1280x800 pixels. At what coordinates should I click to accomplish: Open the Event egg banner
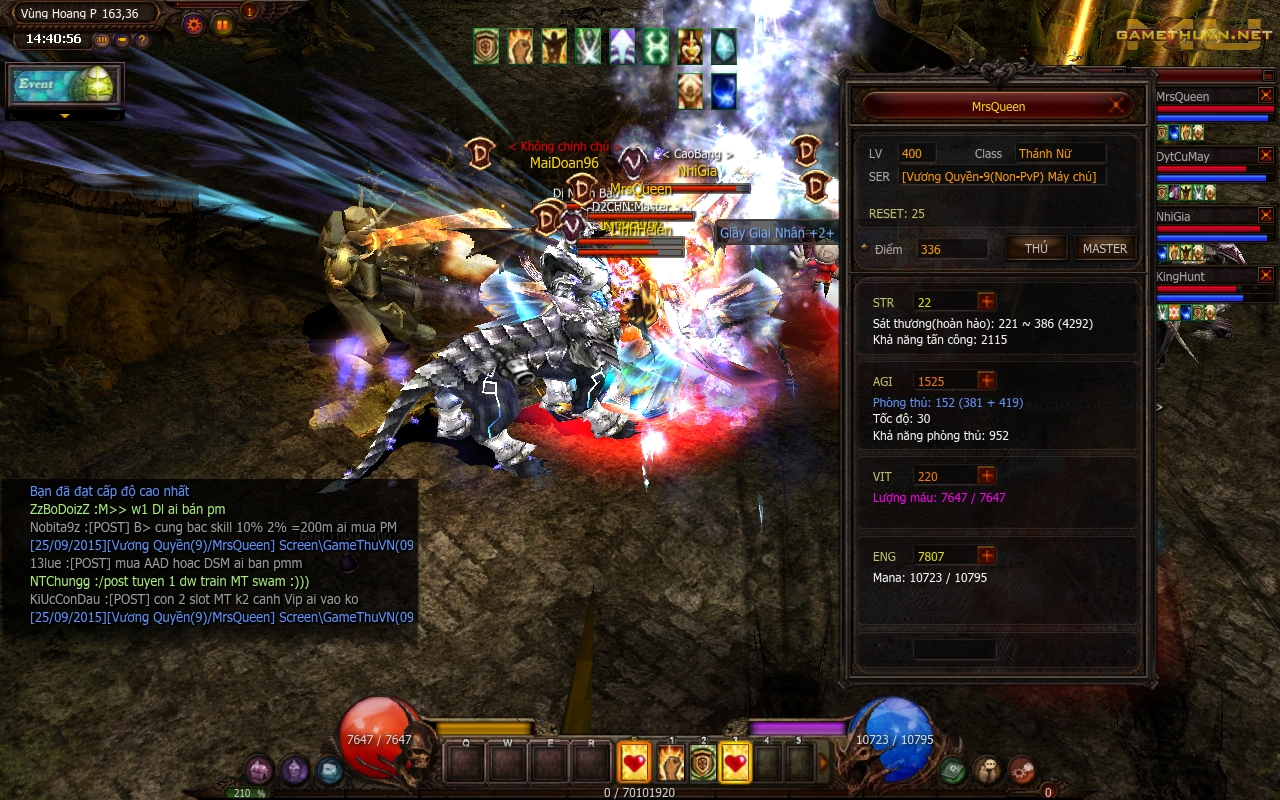[x=65, y=86]
